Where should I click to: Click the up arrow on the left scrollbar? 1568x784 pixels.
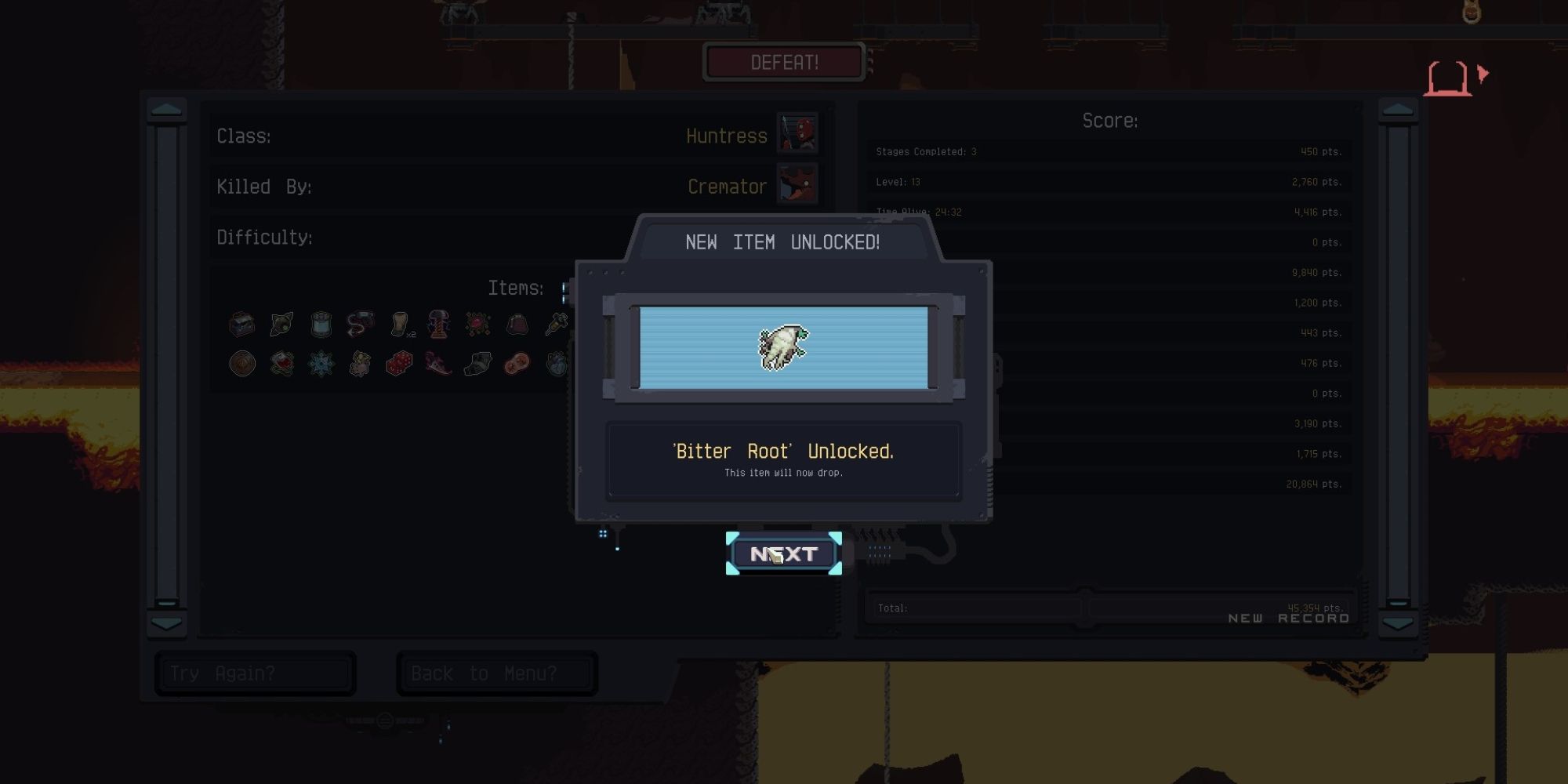(165, 110)
